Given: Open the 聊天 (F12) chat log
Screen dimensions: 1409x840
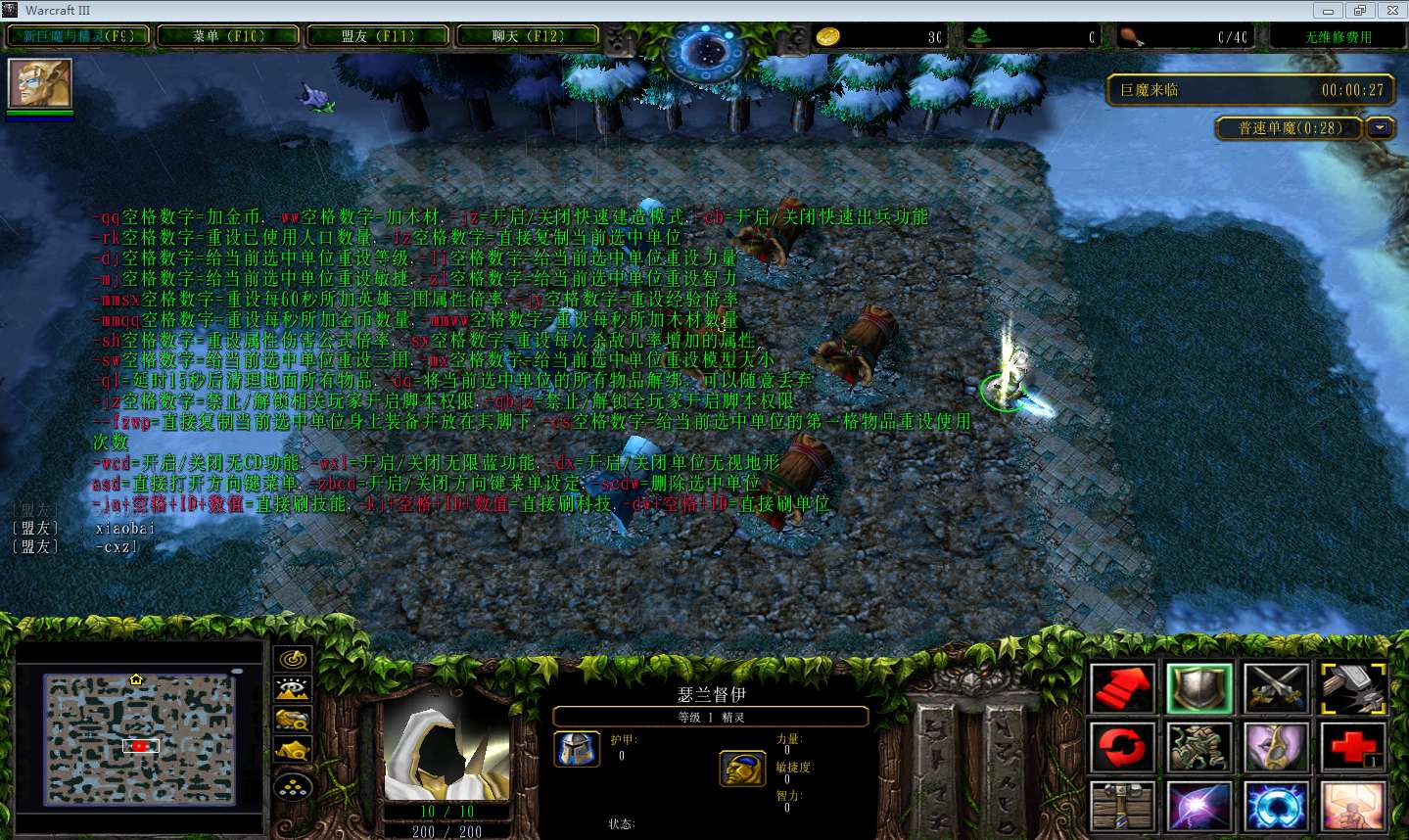Looking at the screenshot, I should [528, 36].
